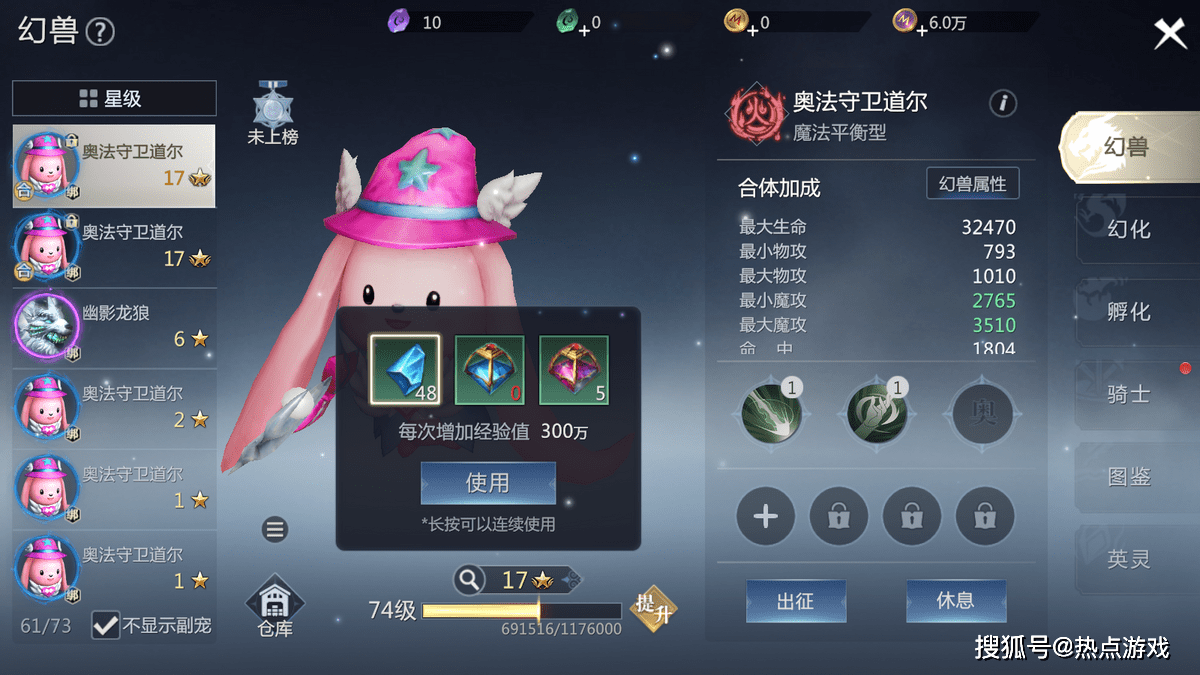Open the 幻兽属性 attributes panel
The image size is (1200, 675).
pyautogui.click(x=972, y=184)
